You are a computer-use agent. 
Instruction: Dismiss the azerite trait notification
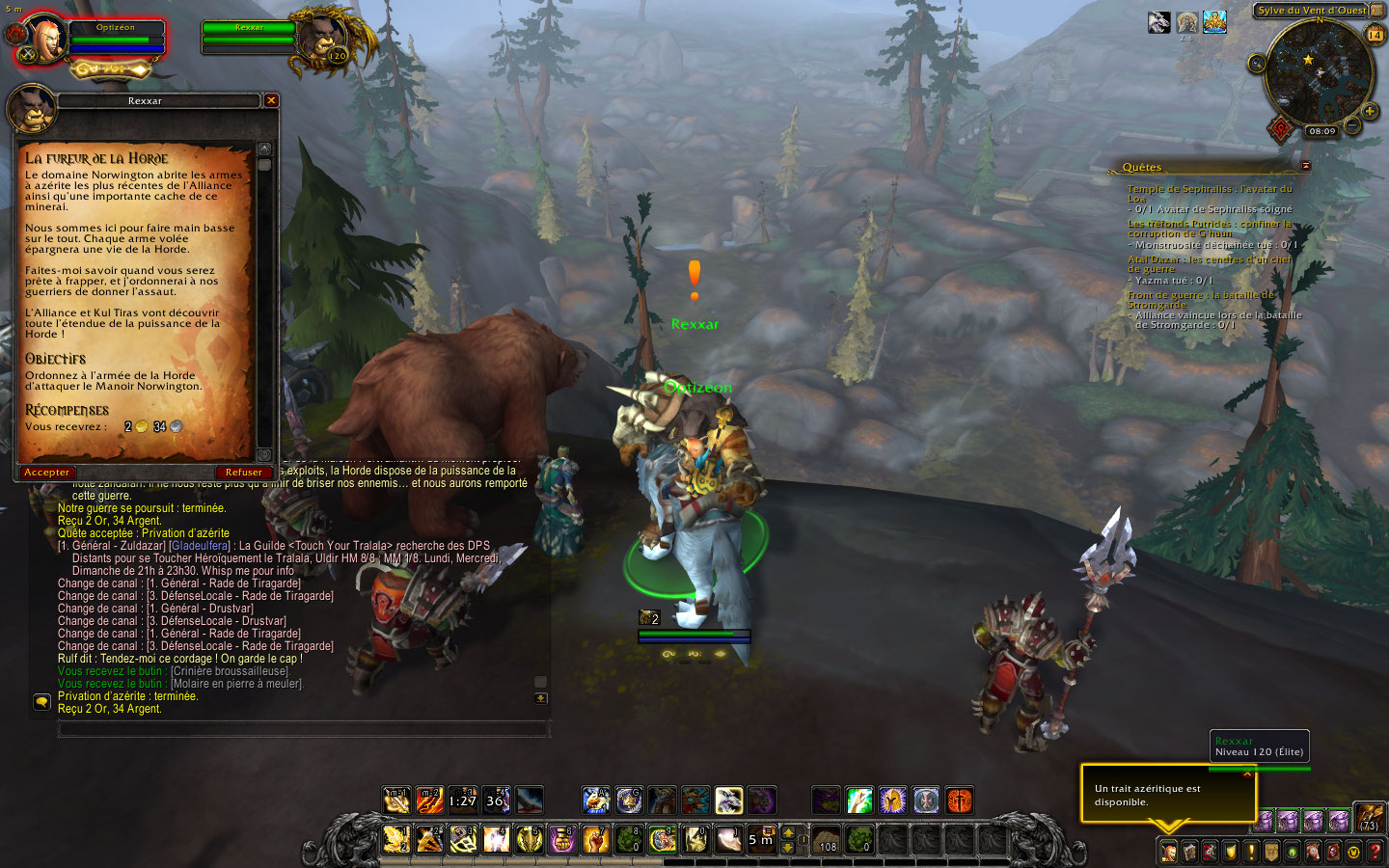1247,773
